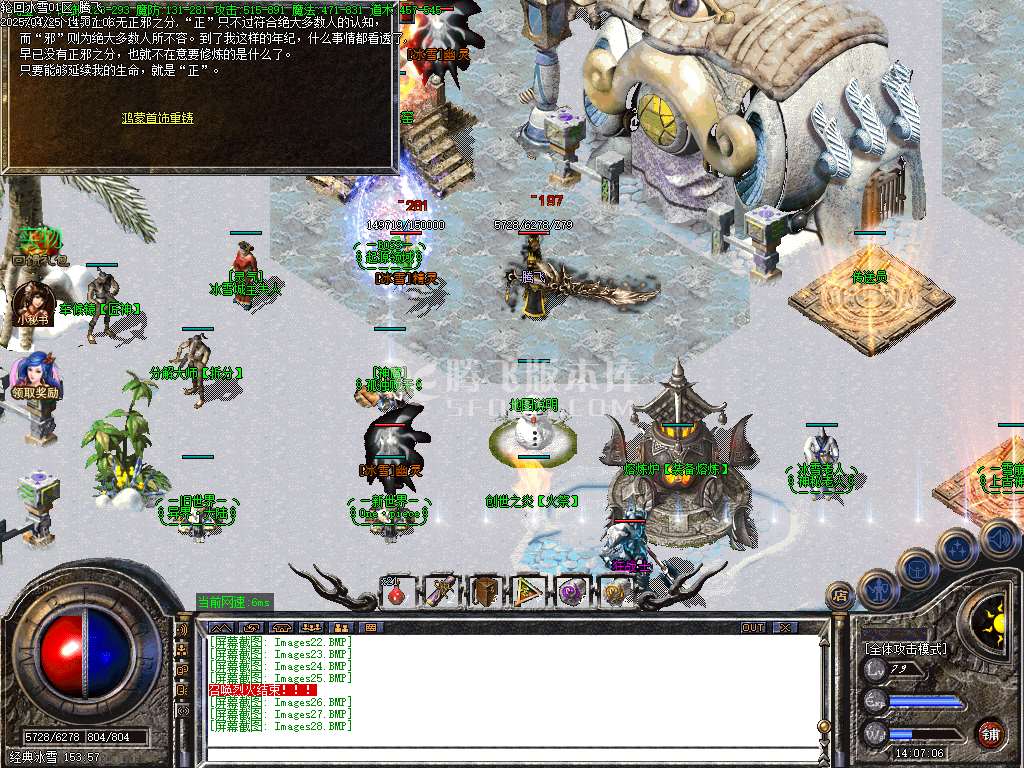Open the 小秘书 assistant icon

tap(32, 302)
